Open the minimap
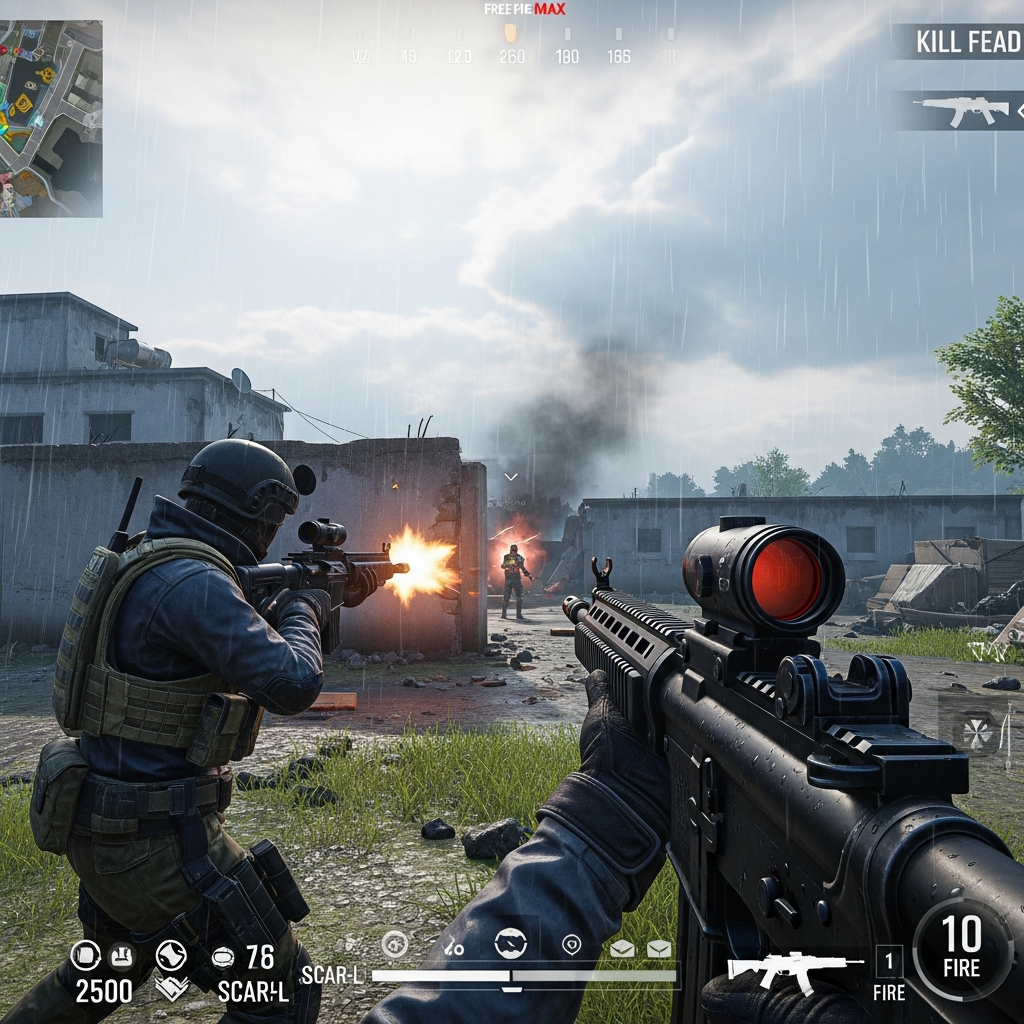Screen dimensions: 1024x1024 pos(51,118)
